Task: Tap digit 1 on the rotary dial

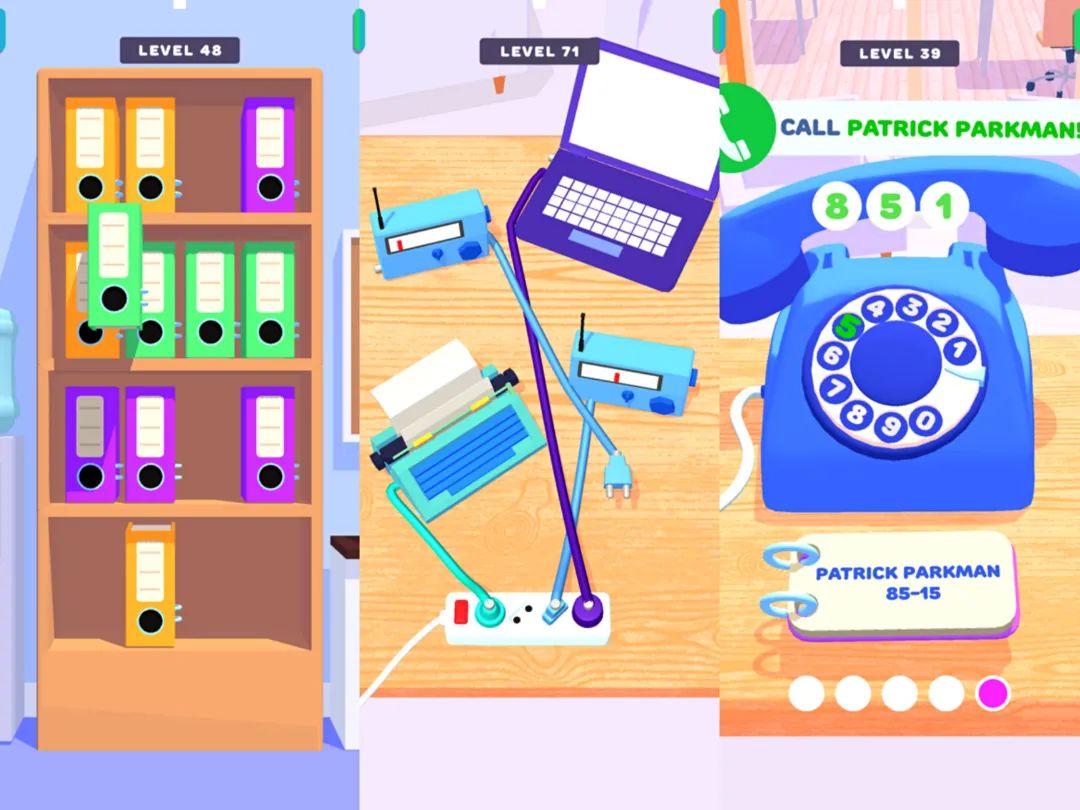Action: pos(958,350)
